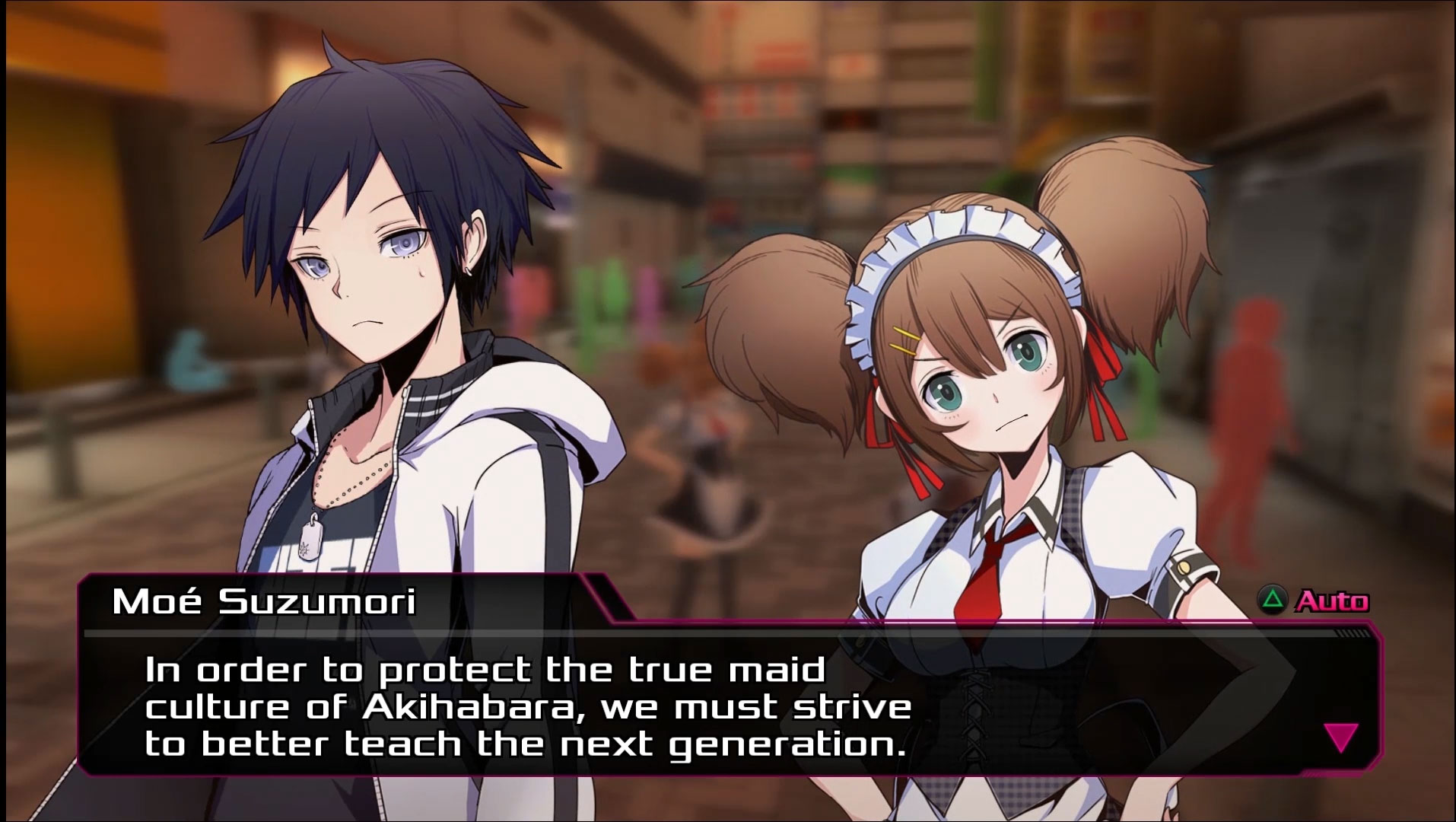Advance dialogue with the pink down arrow
Image resolution: width=1456 pixels, height=822 pixels.
tap(1340, 738)
